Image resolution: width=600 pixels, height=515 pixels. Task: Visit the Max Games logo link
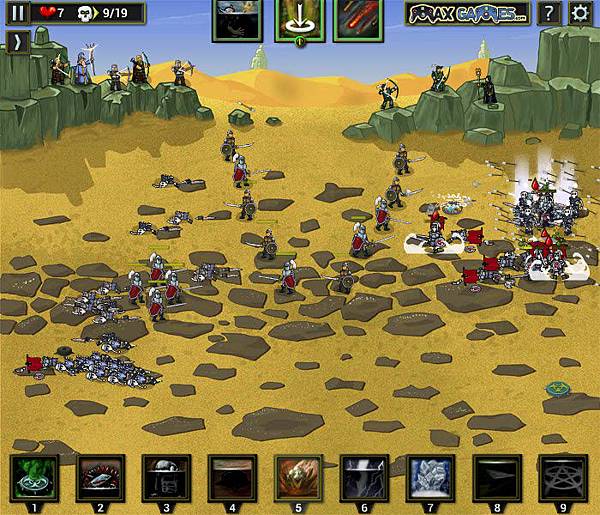click(x=467, y=14)
